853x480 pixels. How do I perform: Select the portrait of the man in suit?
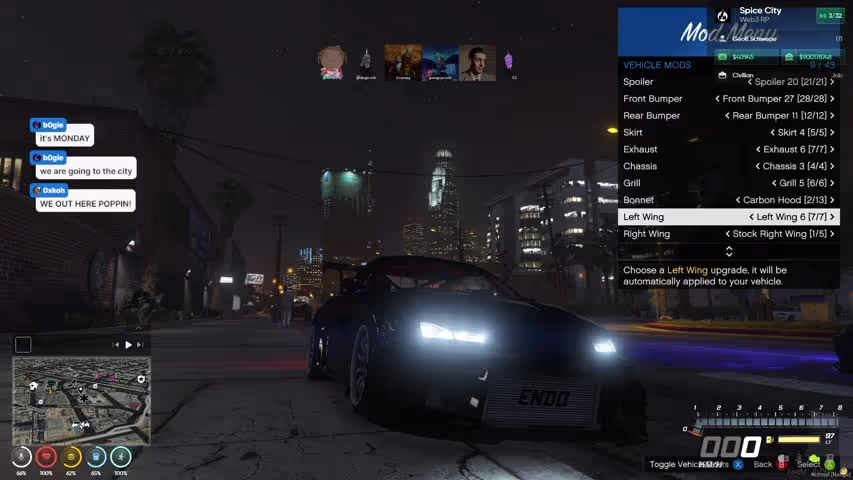click(x=477, y=62)
